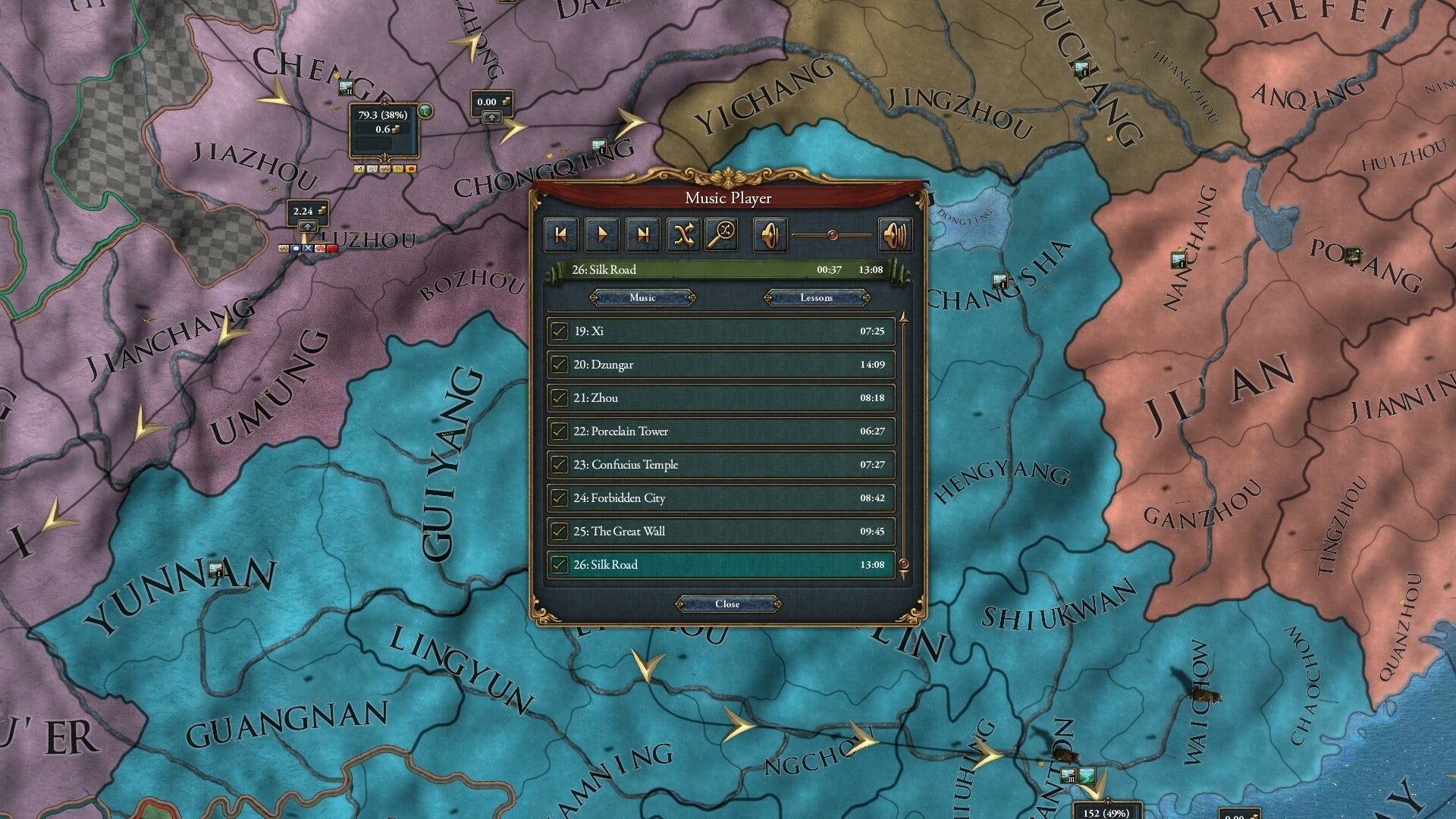The height and width of the screenshot is (819, 1456).
Task: Switch to the Lessons tab
Action: click(816, 297)
